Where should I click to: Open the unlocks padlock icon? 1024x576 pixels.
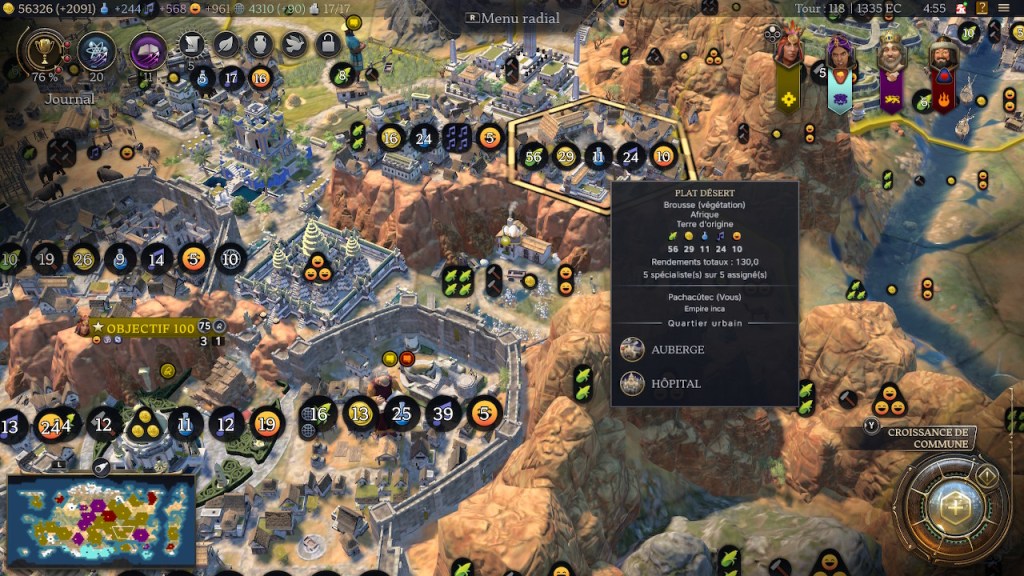328,44
